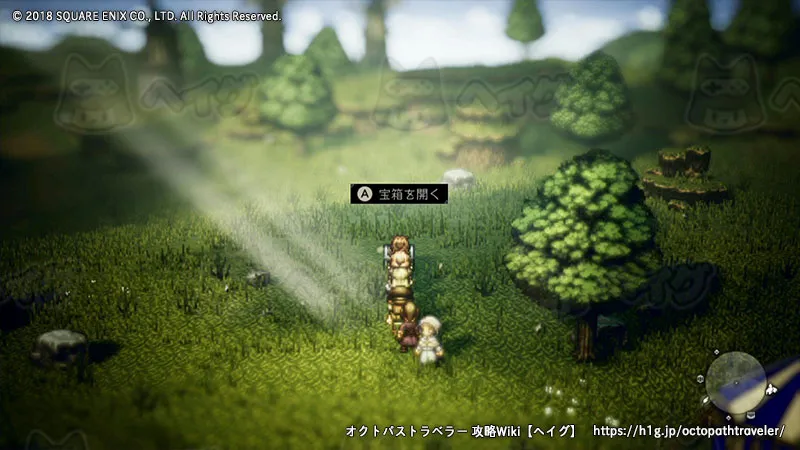Open the circular minimap
Image resolution: width=800 pixels, height=450 pixels.
click(x=736, y=381)
